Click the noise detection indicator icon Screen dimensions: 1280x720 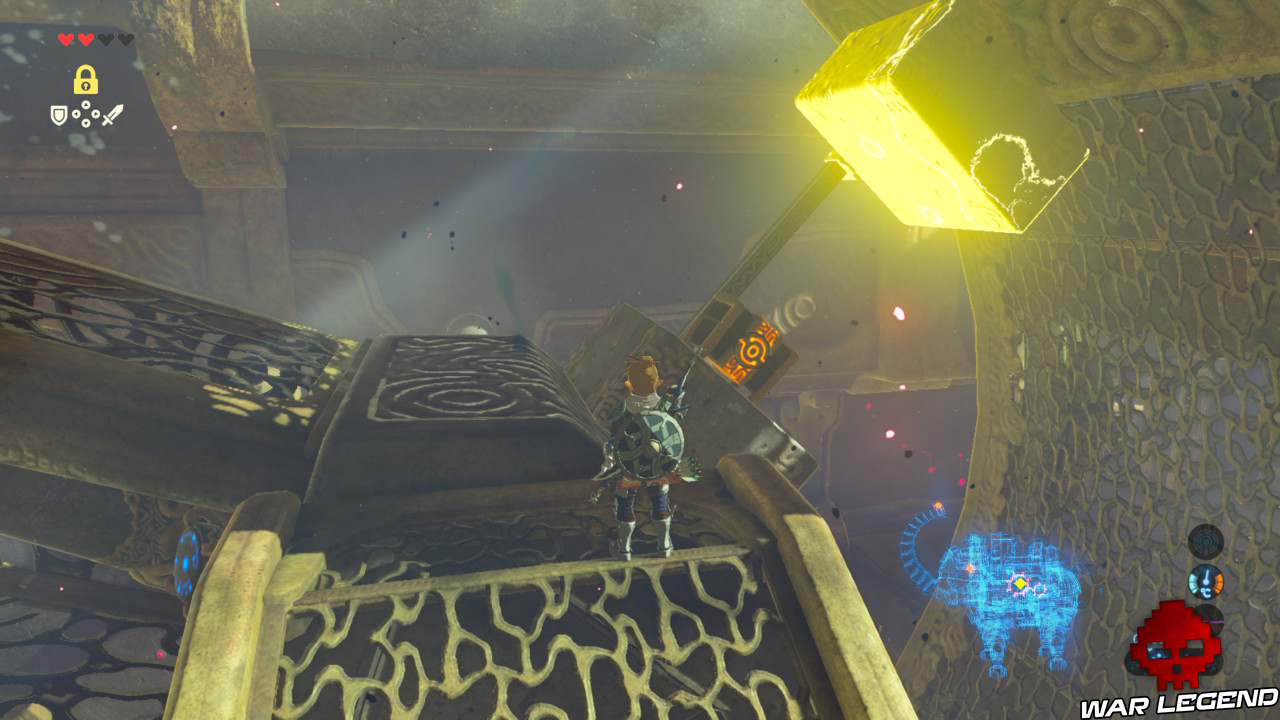(x=1205, y=540)
